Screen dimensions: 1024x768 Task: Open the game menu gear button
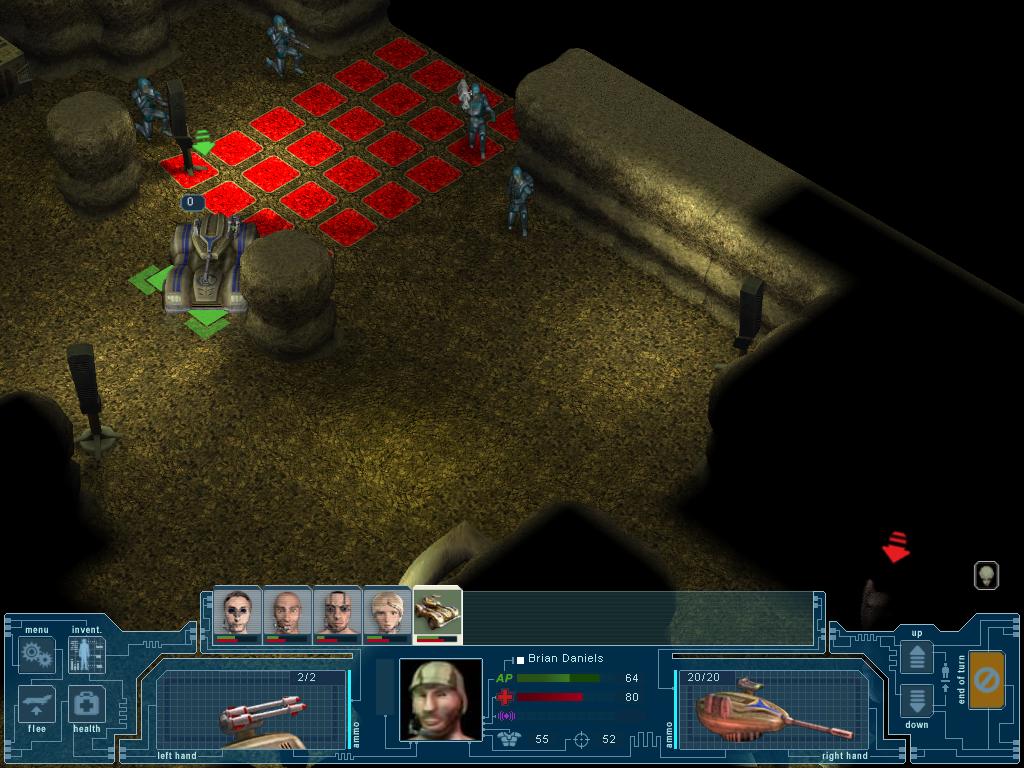[36, 655]
